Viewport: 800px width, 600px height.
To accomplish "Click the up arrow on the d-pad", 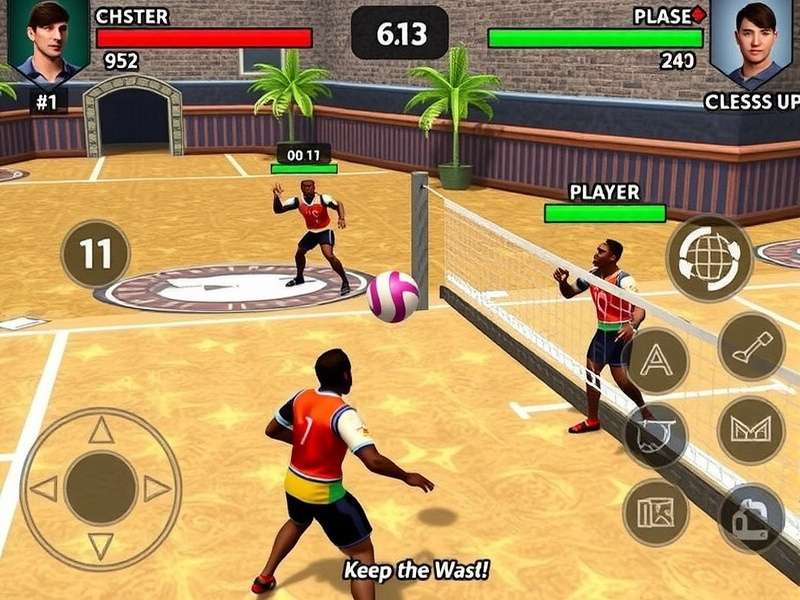I will [x=101, y=431].
